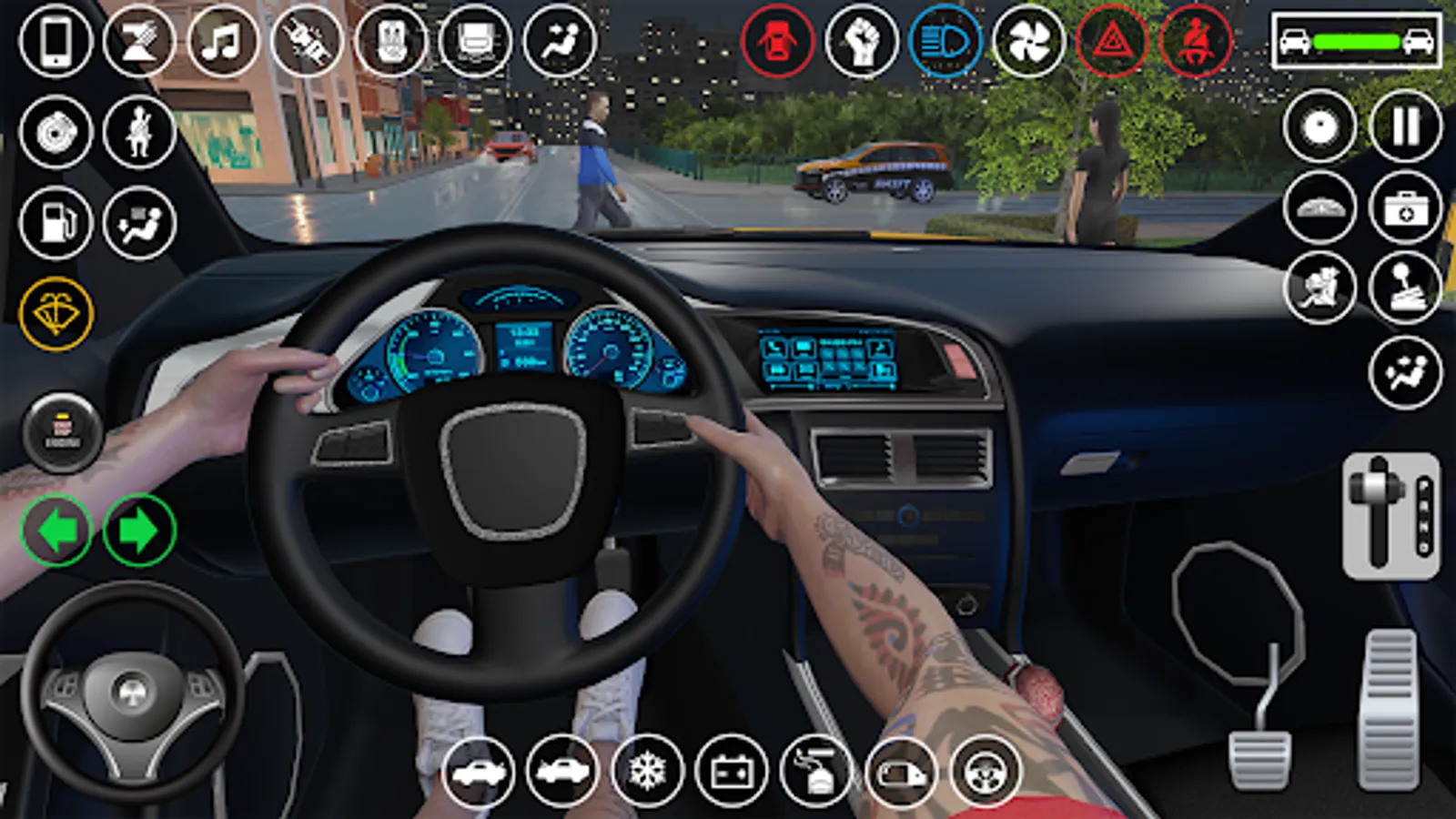Viewport: 1456px width, 819px height.
Task: Toggle the music note button
Action: [223, 42]
